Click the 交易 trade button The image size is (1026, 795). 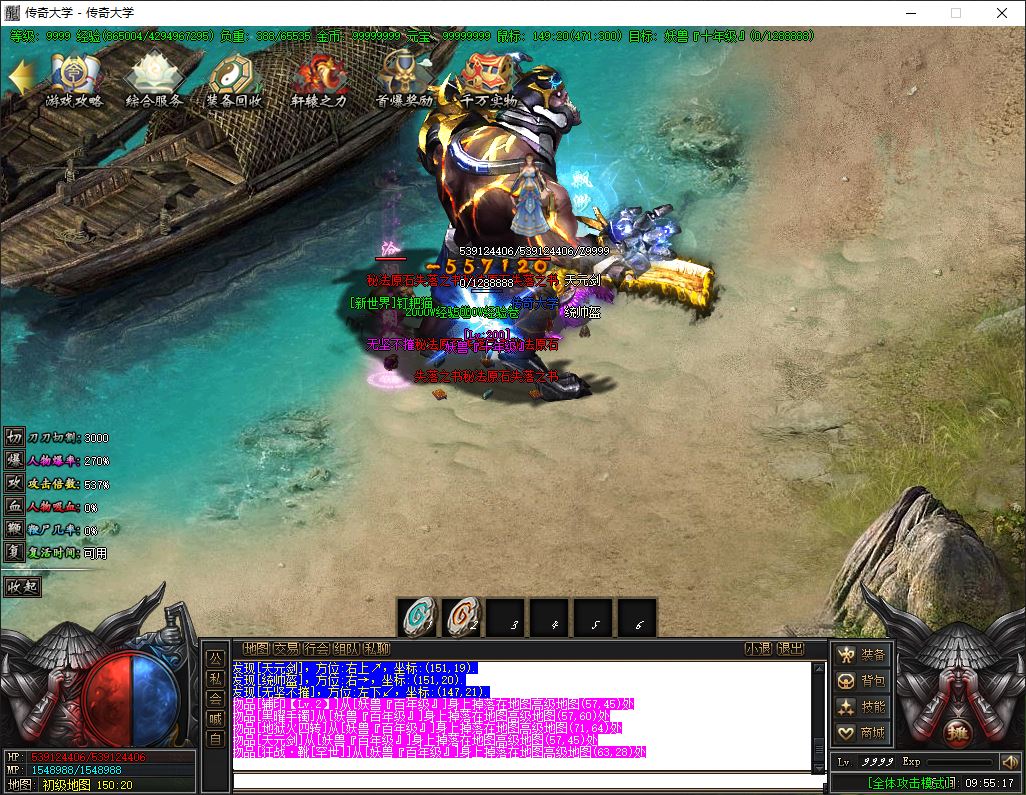(286, 648)
